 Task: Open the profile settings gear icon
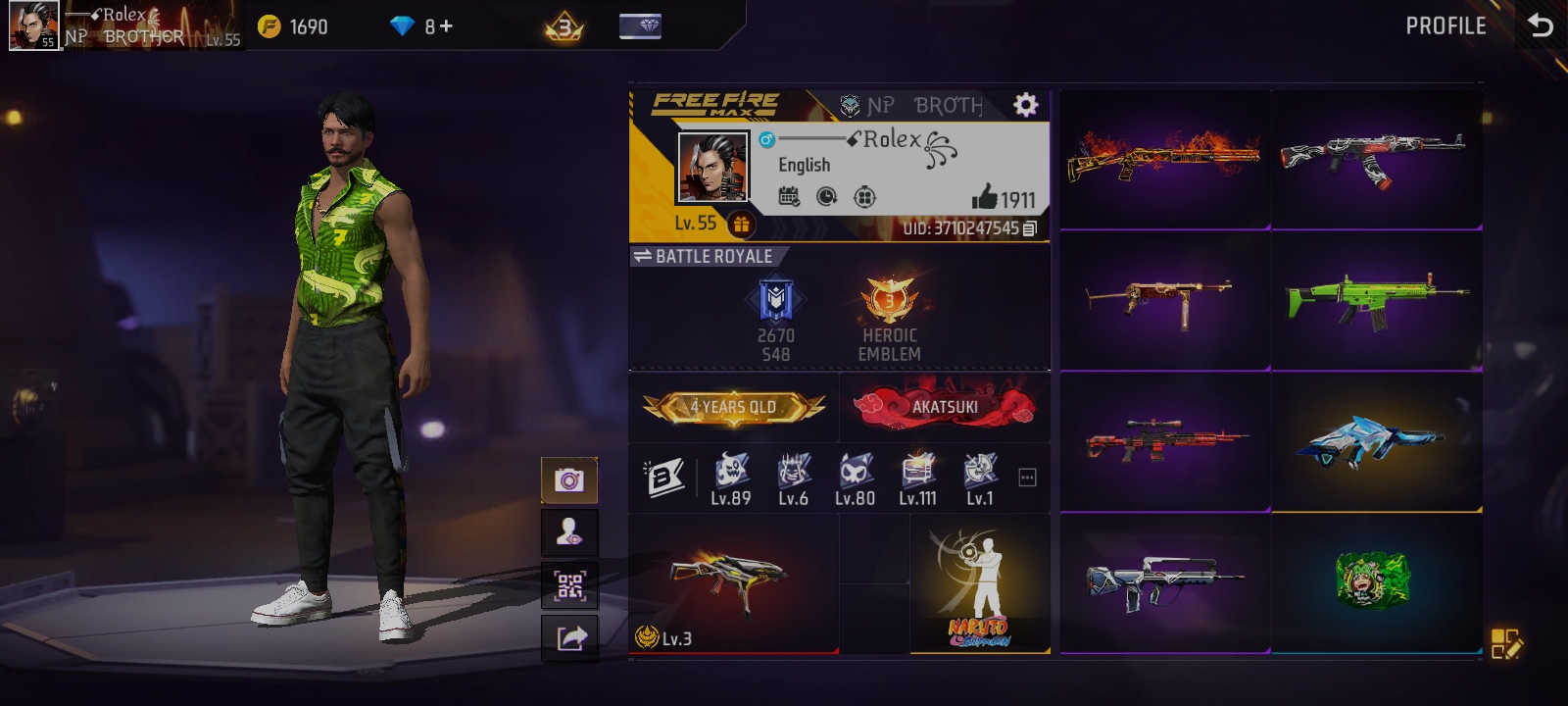tap(1025, 103)
